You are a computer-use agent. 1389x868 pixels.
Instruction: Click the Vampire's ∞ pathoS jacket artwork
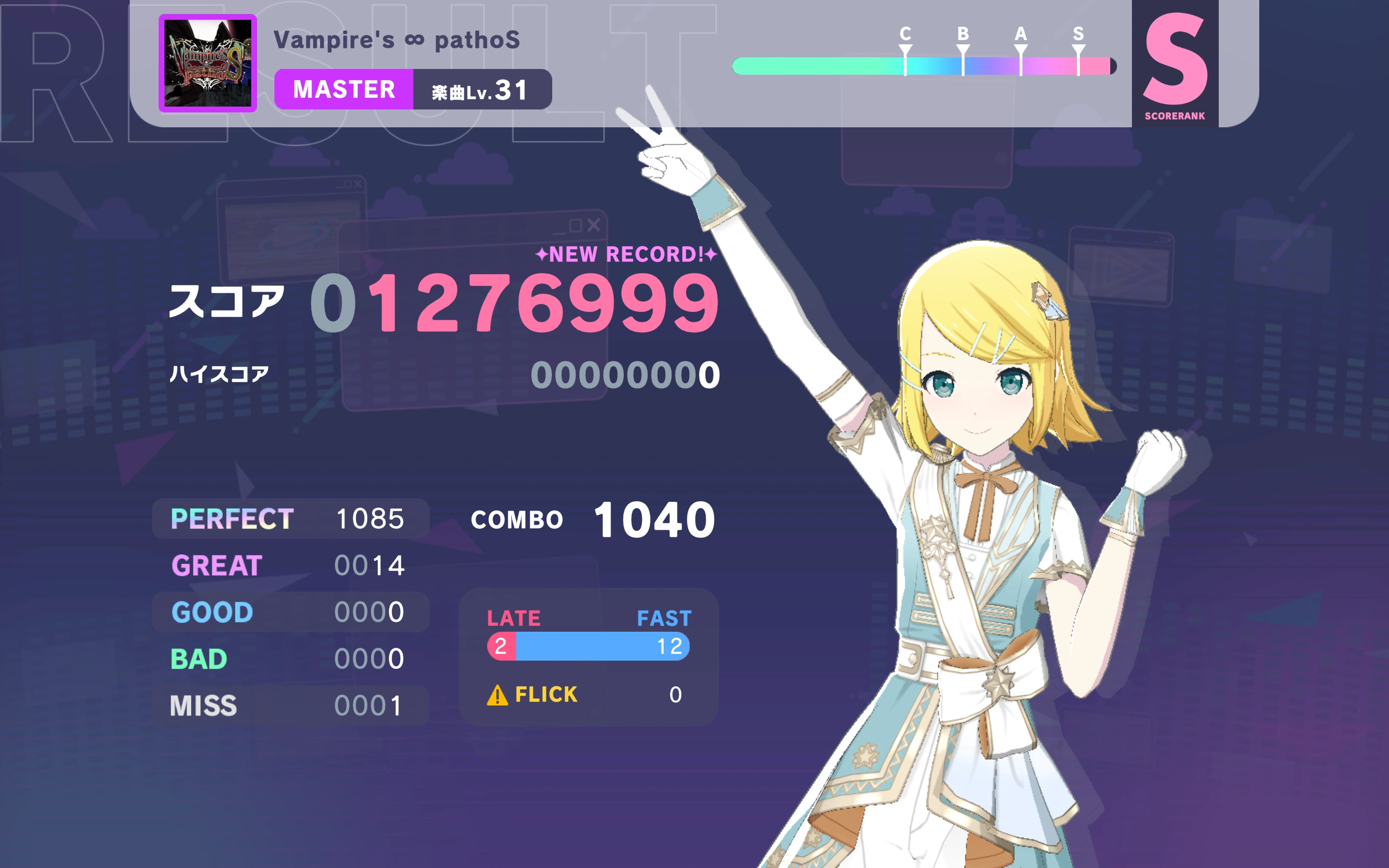(x=208, y=63)
